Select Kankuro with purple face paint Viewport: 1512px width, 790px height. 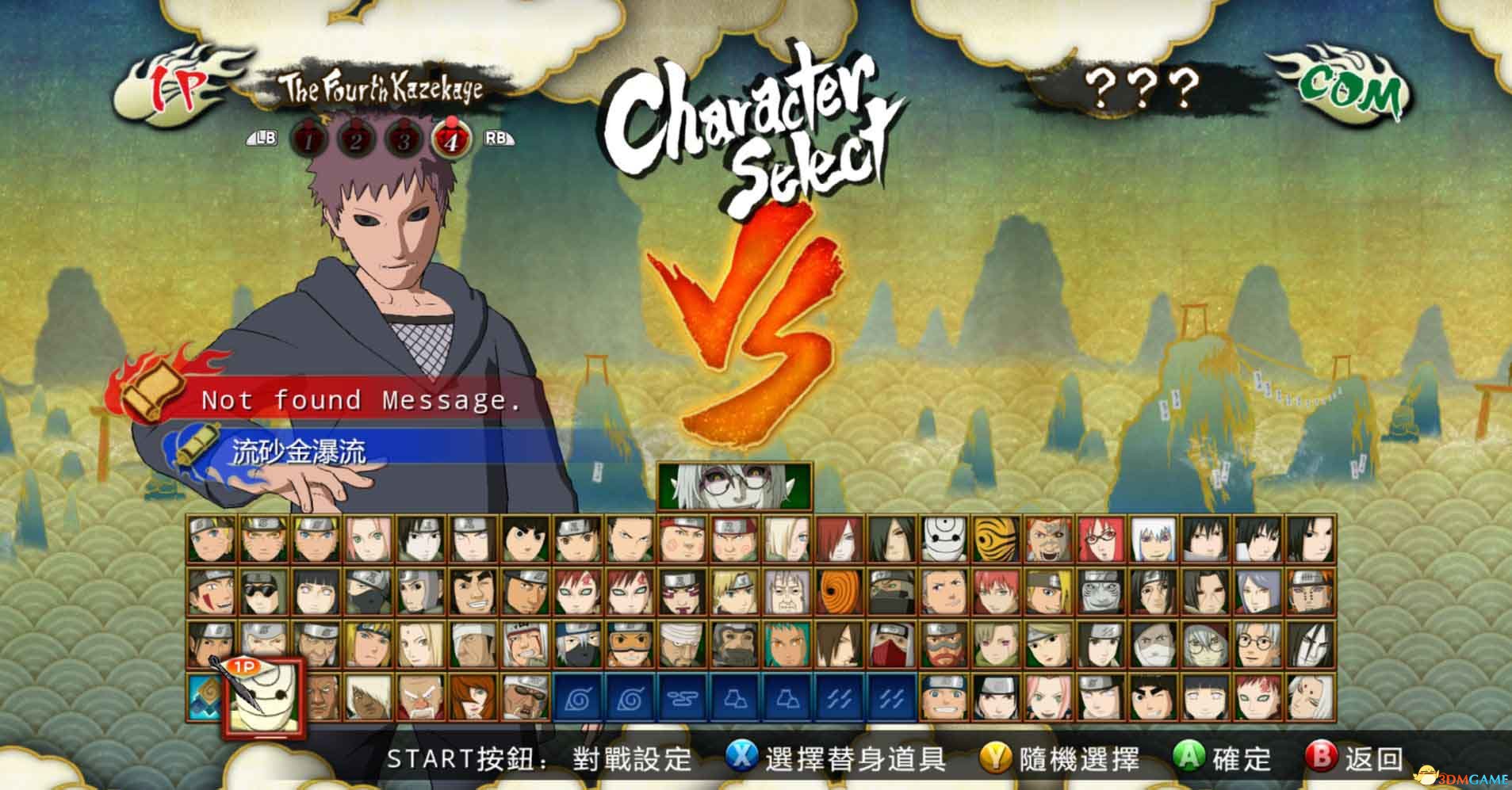[x=682, y=591]
